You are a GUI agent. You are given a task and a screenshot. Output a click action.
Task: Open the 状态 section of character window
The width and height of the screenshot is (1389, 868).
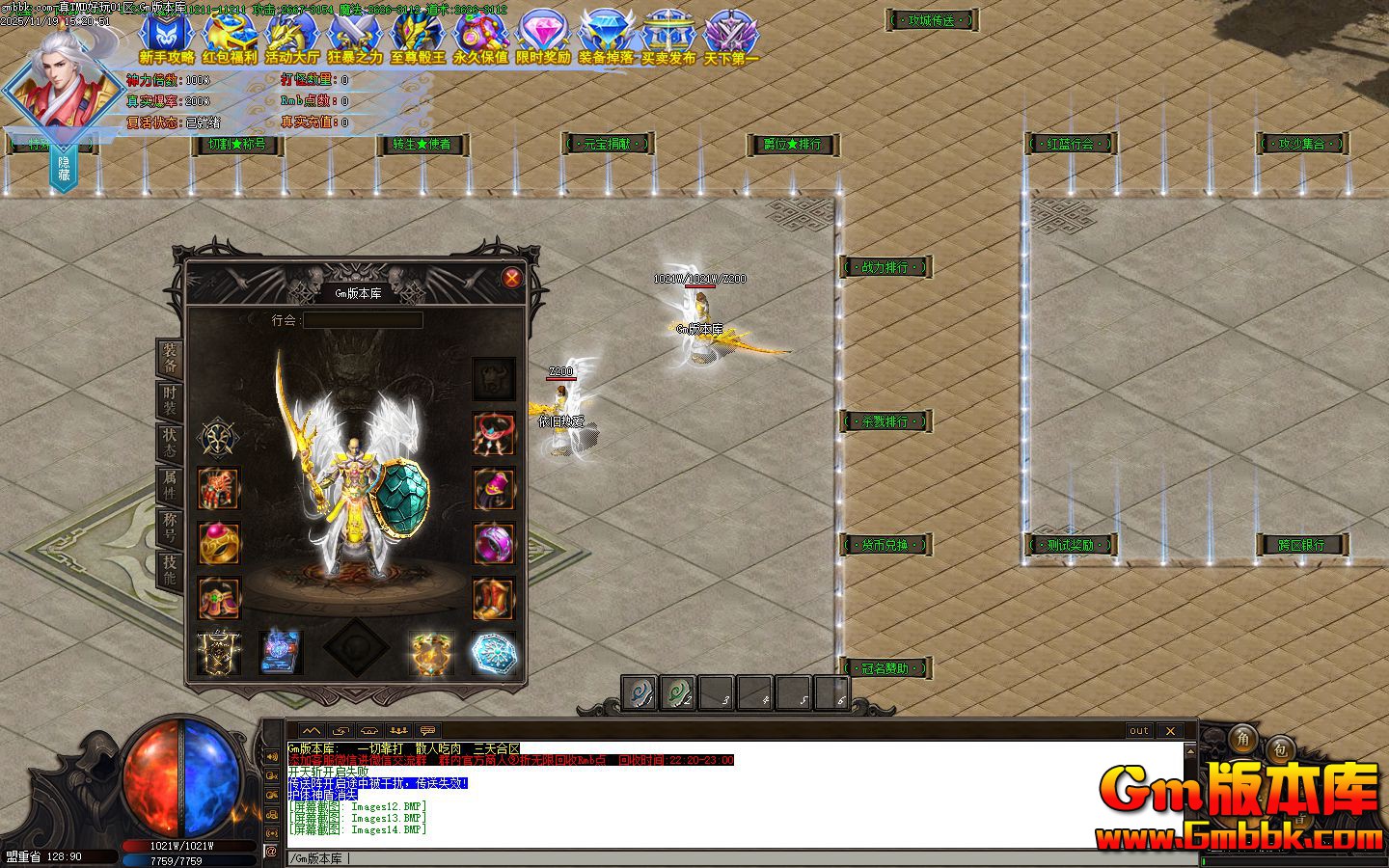(171, 441)
